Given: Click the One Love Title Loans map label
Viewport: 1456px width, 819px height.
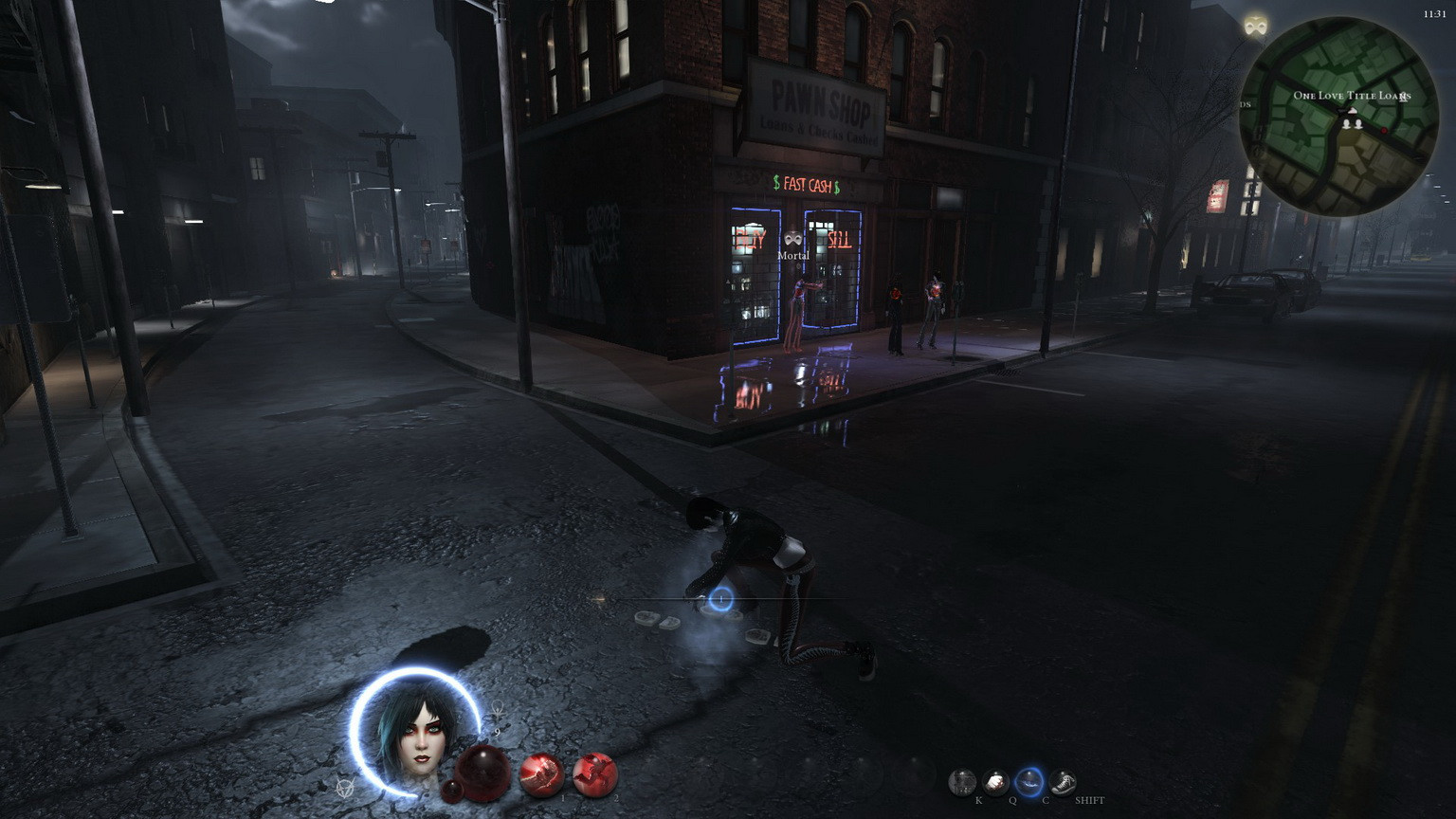Looking at the screenshot, I should click(1352, 96).
